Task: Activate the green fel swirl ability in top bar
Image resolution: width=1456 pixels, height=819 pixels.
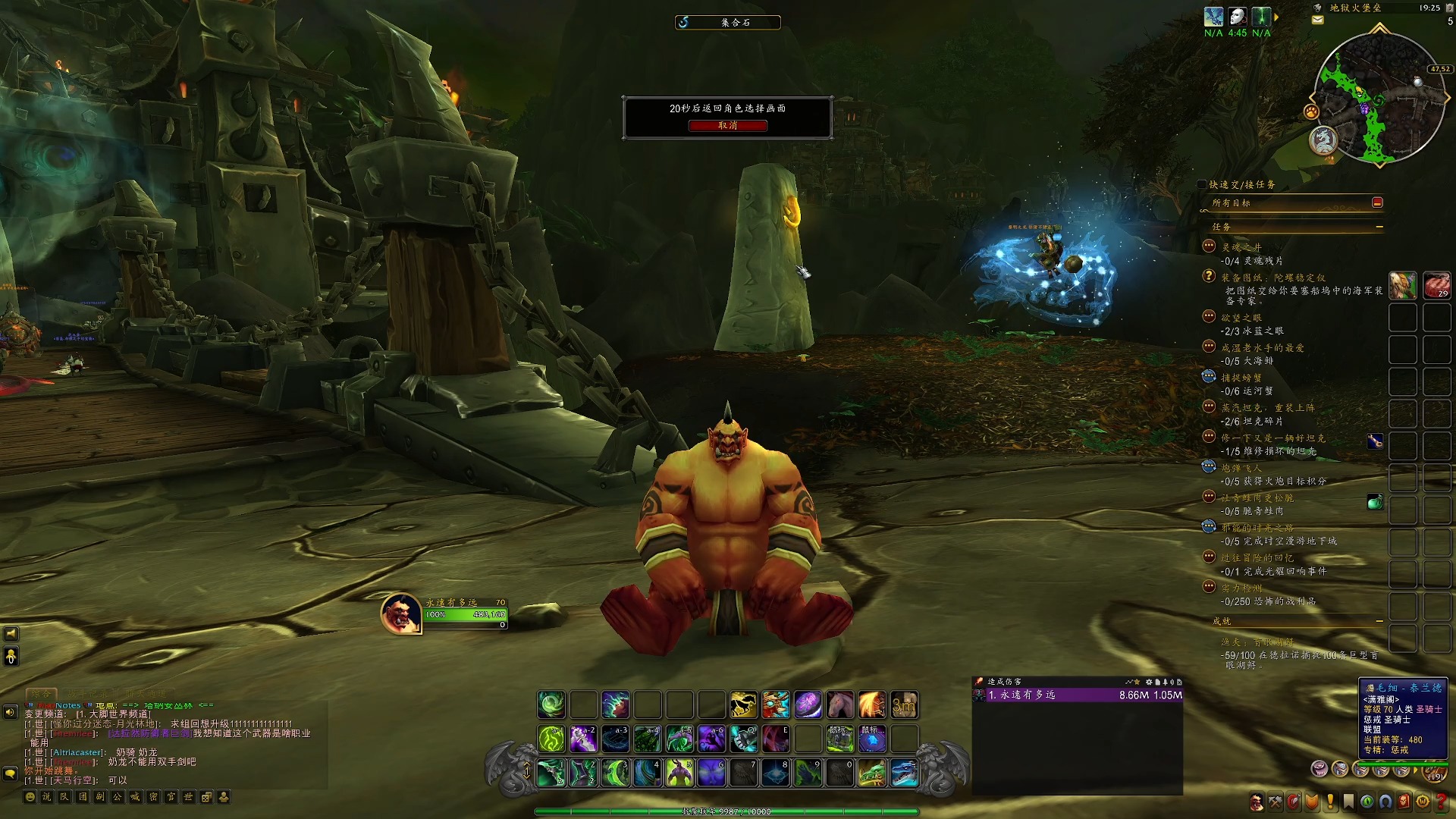Action: tap(551, 705)
